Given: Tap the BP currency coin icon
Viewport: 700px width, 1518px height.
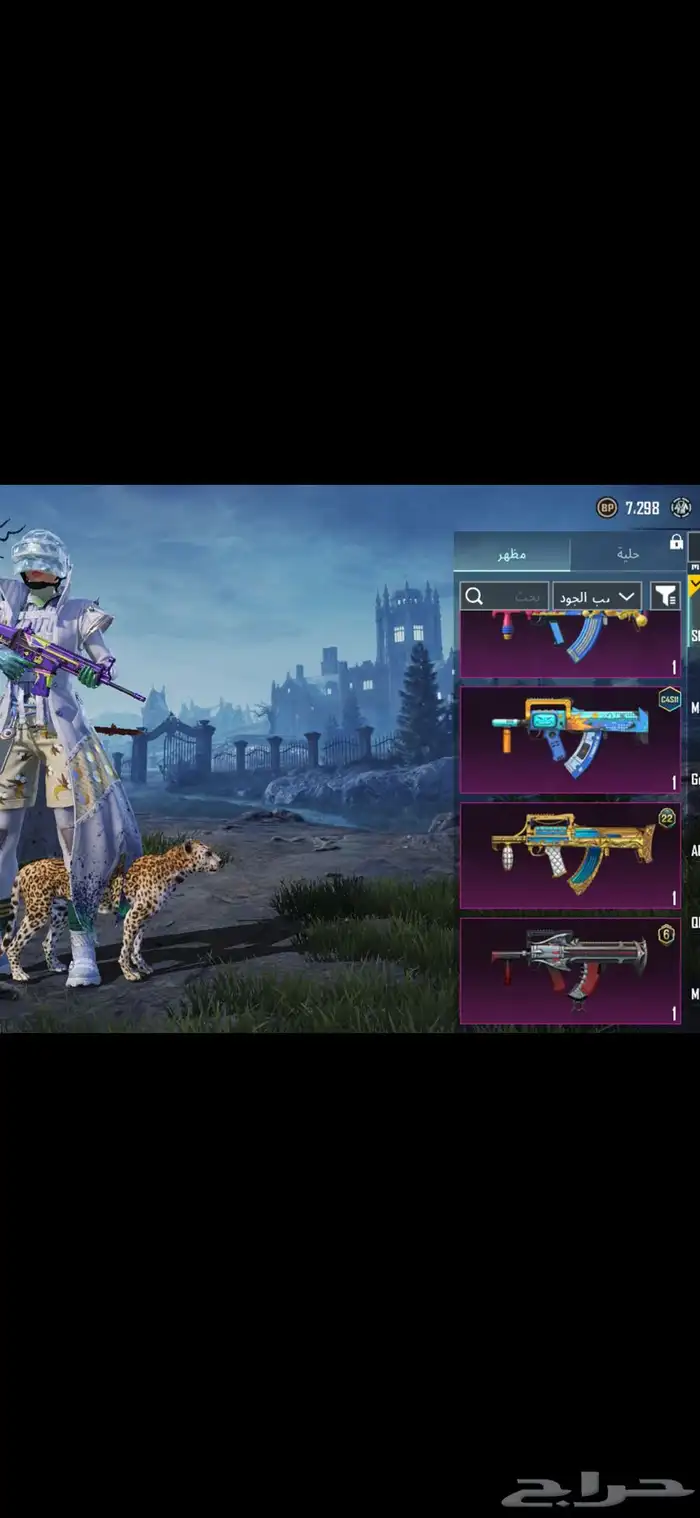Looking at the screenshot, I should pos(607,508).
